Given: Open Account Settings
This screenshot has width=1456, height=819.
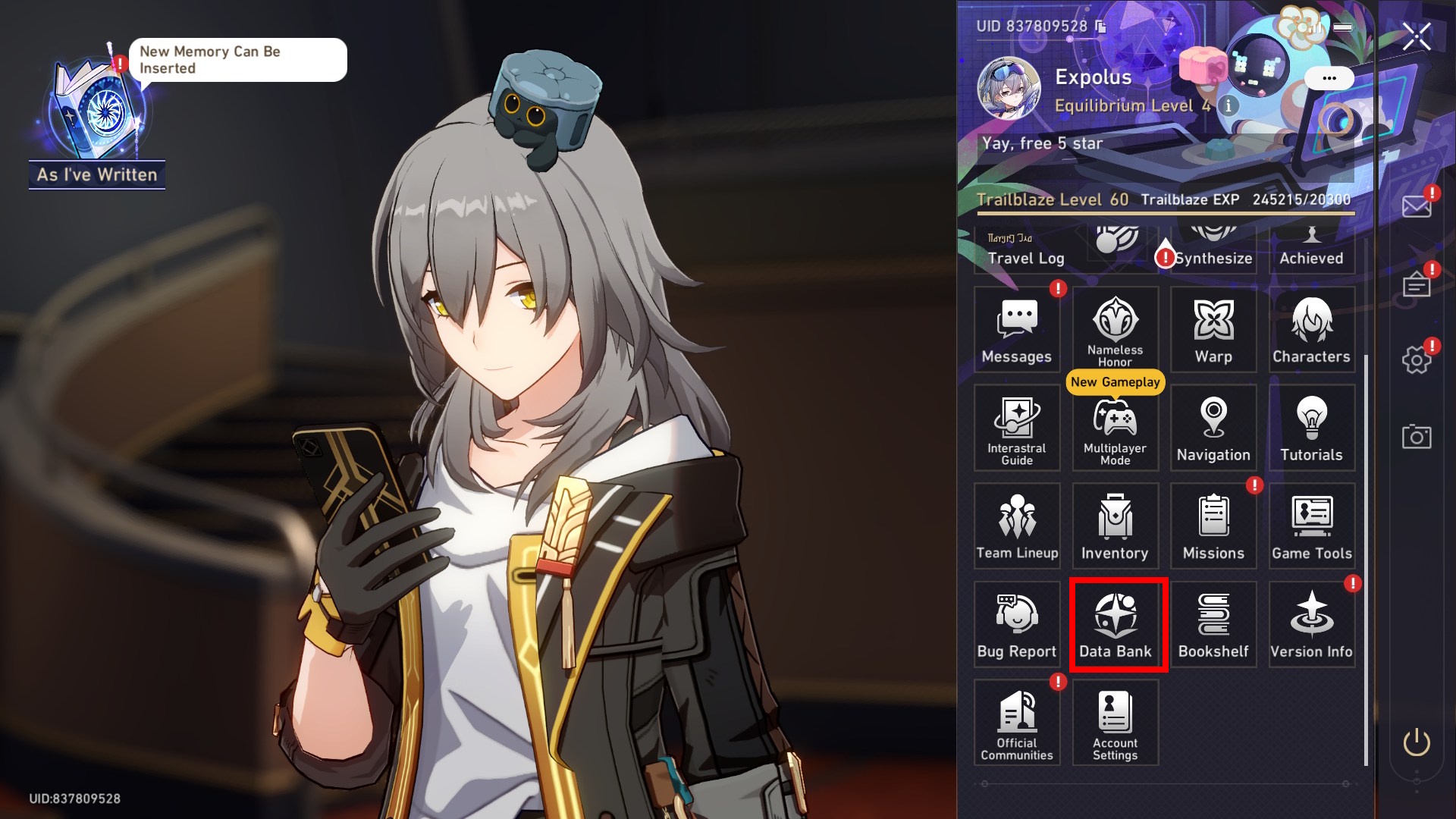Looking at the screenshot, I should [1116, 720].
